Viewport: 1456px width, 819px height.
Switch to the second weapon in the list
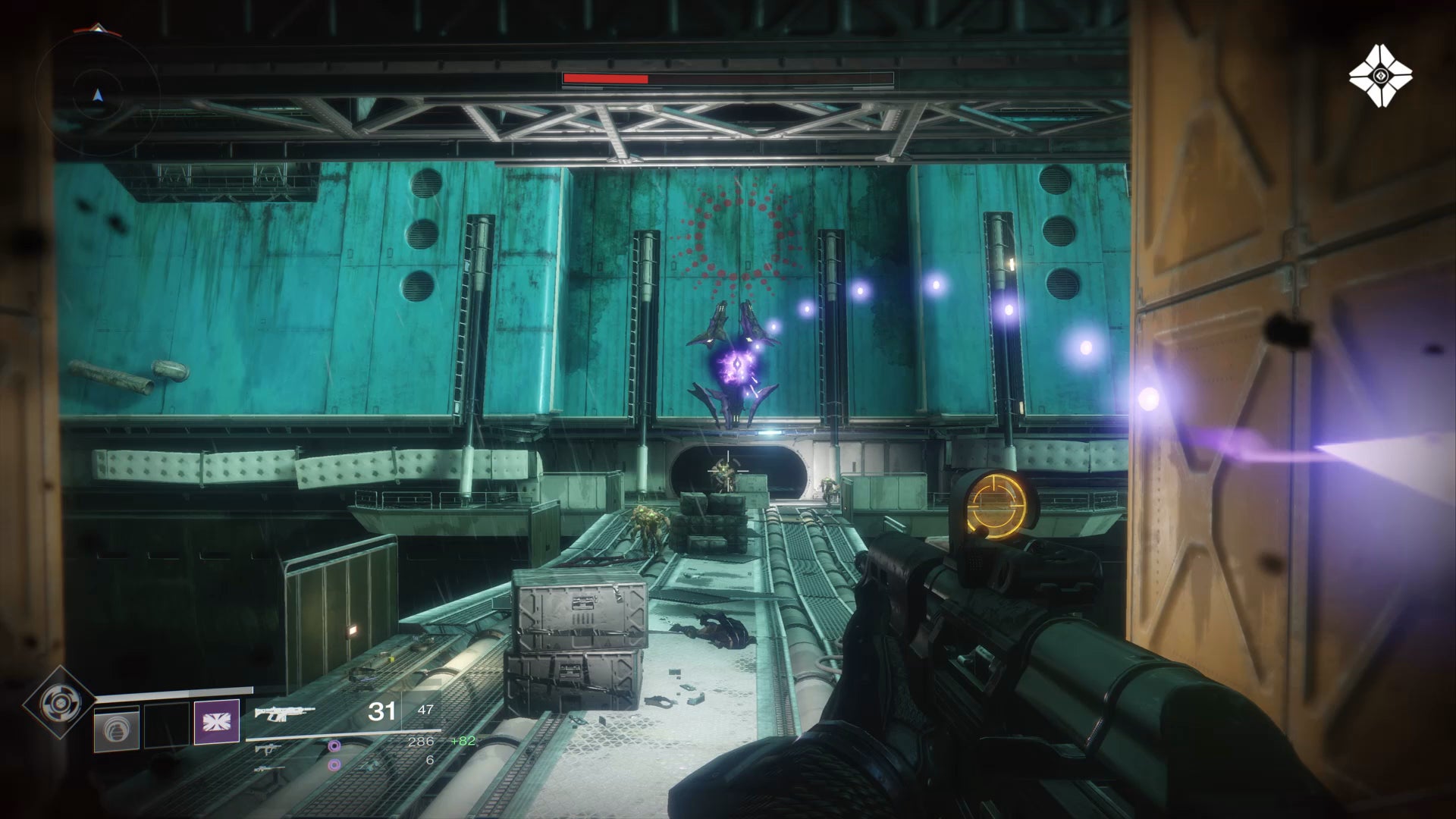[266, 748]
